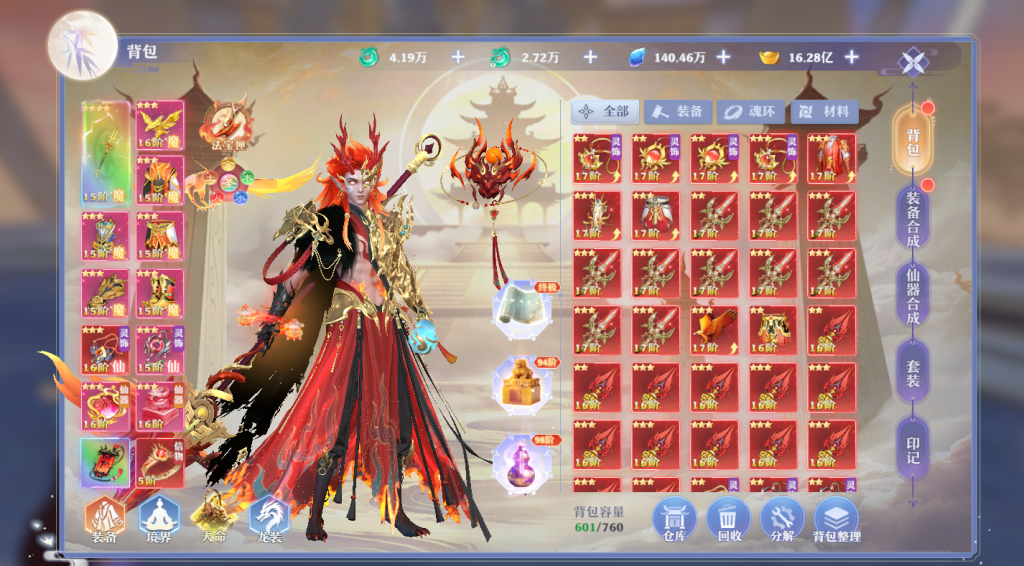Viewport: 1024px width, 566px height.
Task: Show only 装备 equipment items
Action: coord(678,112)
